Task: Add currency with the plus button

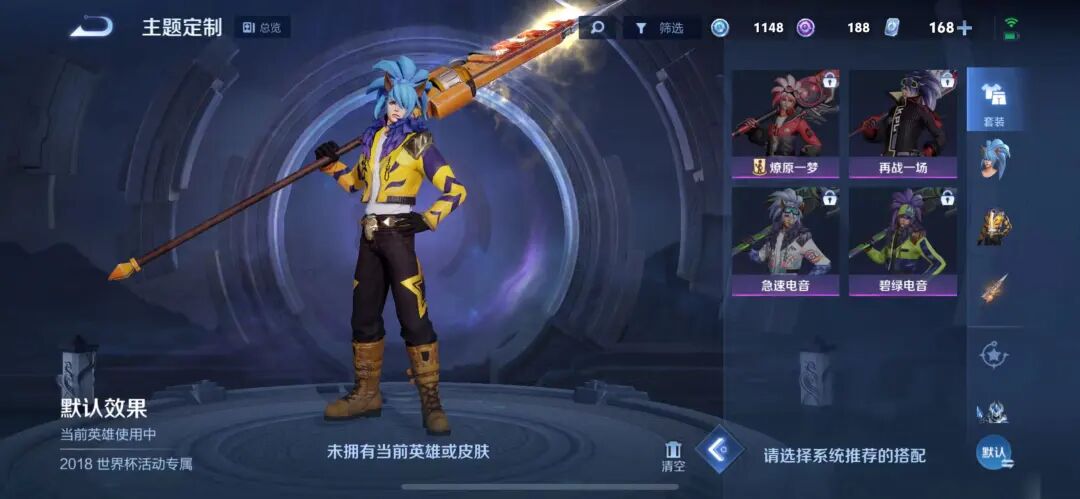Action: click(964, 28)
